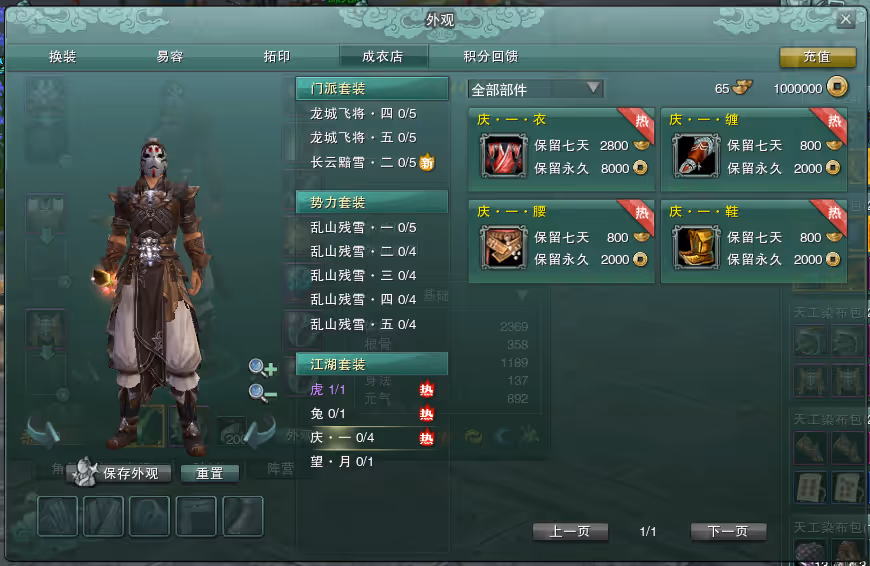Open the 易容 tab
Viewport: 870px width, 566px height.
pyautogui.click(x=170, y=57)
